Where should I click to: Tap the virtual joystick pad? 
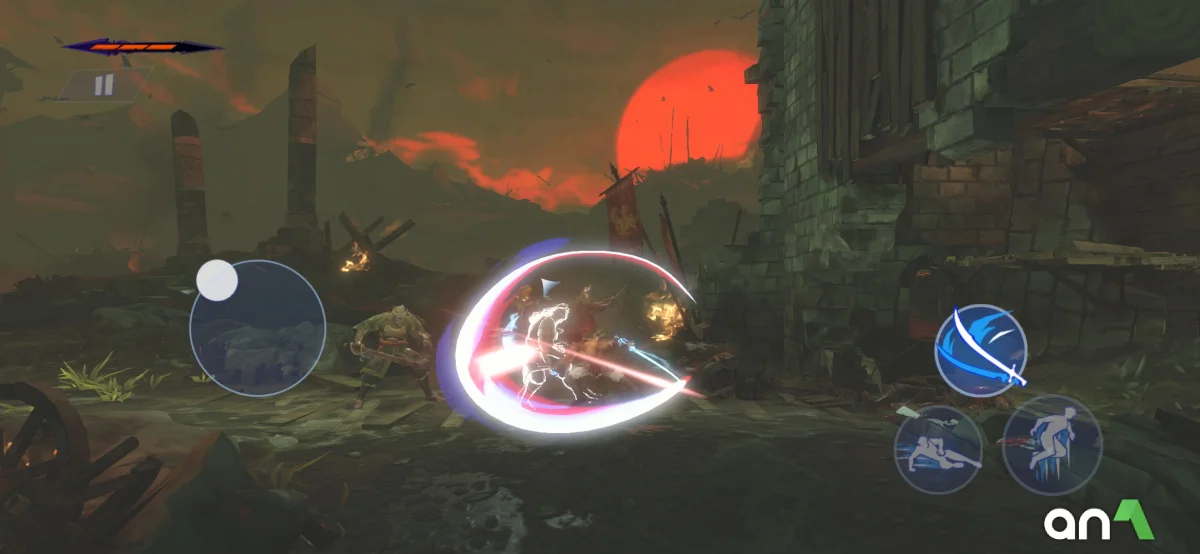point(257,327)
